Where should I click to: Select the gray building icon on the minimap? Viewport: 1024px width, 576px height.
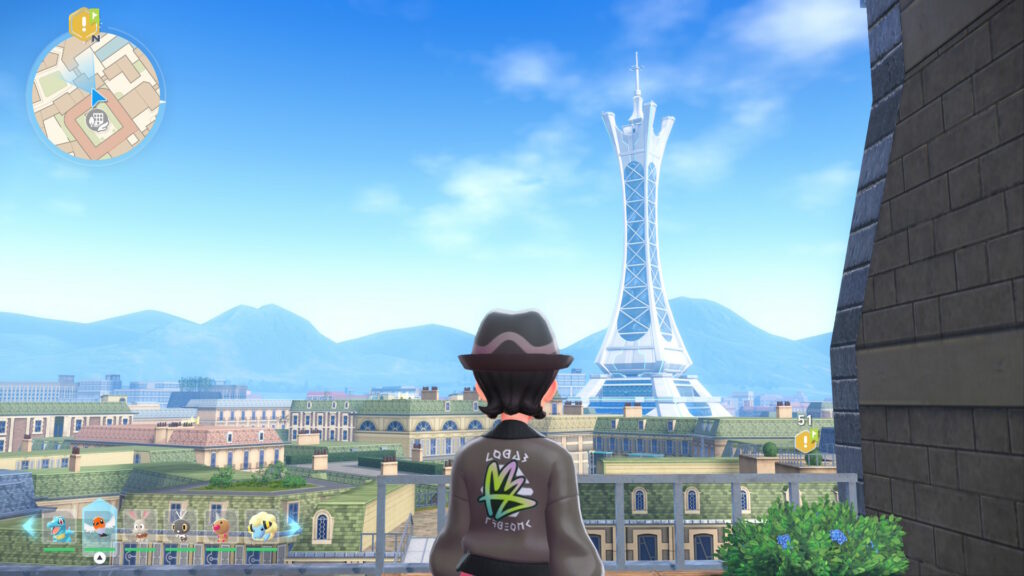96,120
